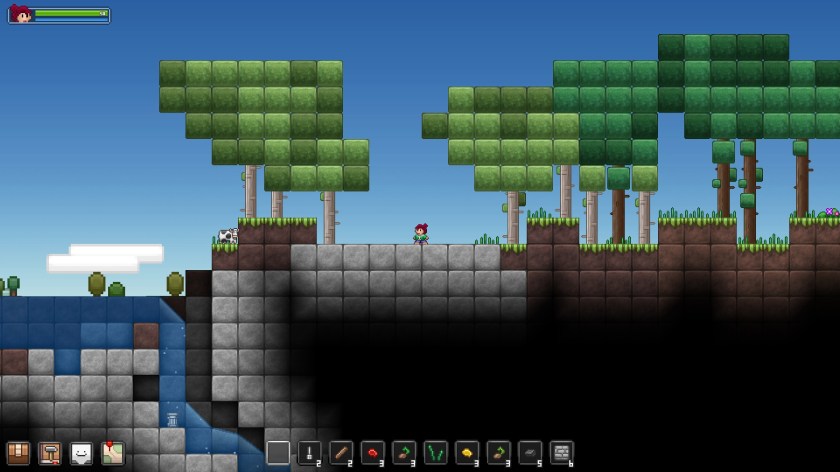Select the yellow item hotbar slot
The height and width of the screenshot is (472, 840).
coord(467,452)
